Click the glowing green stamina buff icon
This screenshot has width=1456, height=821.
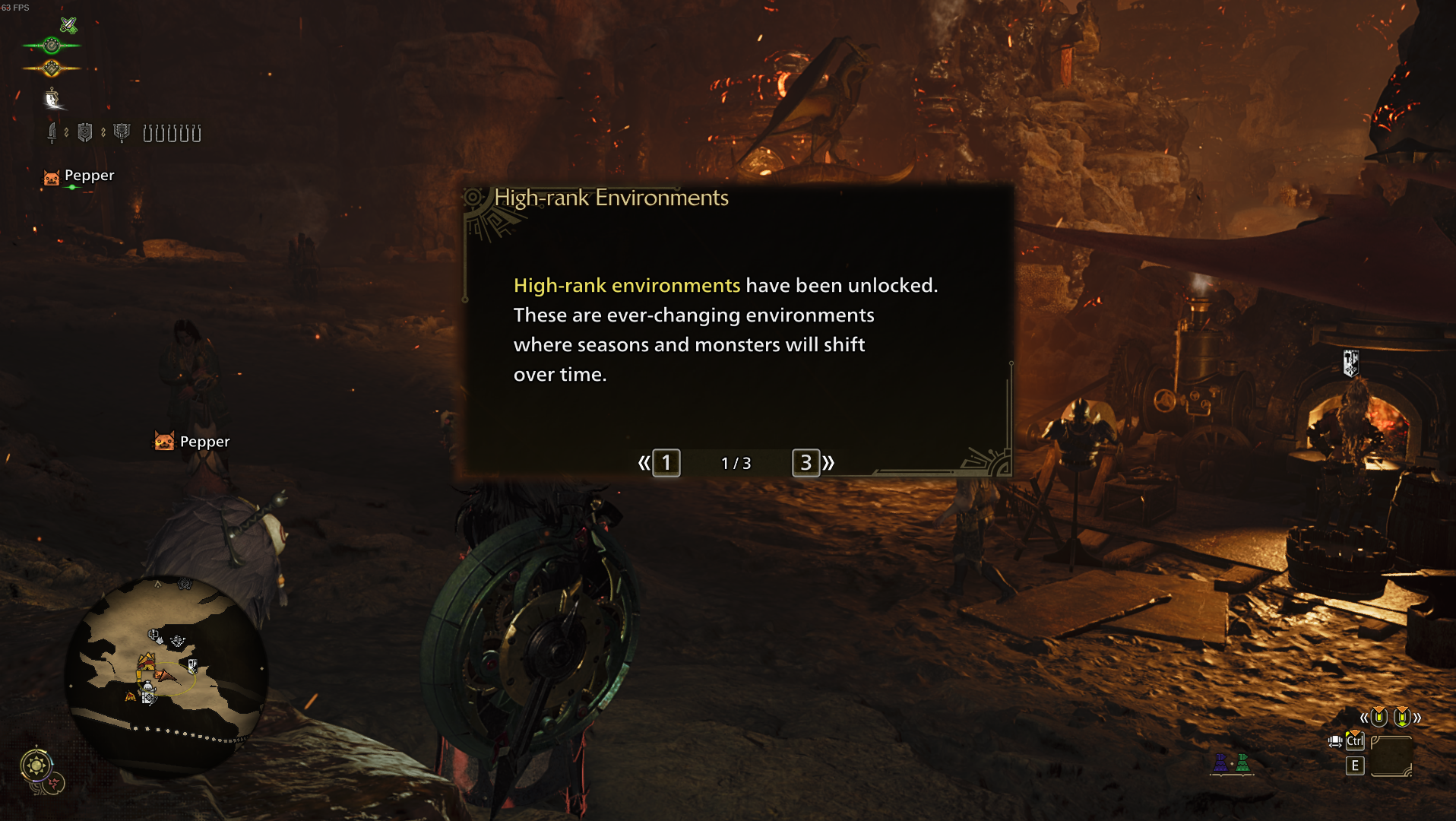(x=51, y=46)
